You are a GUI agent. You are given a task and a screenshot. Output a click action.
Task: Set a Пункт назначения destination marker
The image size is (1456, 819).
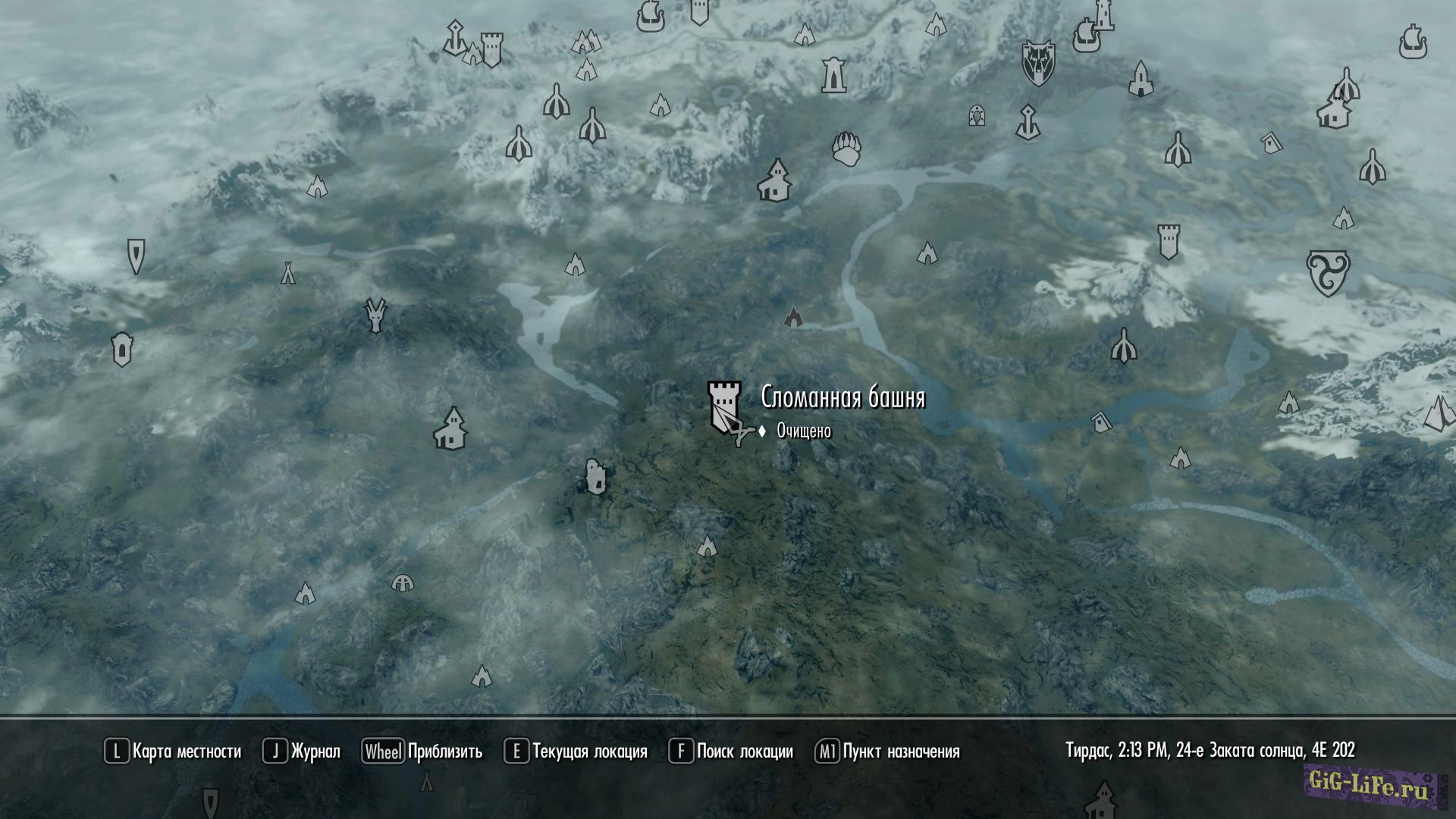pos(887,752)
